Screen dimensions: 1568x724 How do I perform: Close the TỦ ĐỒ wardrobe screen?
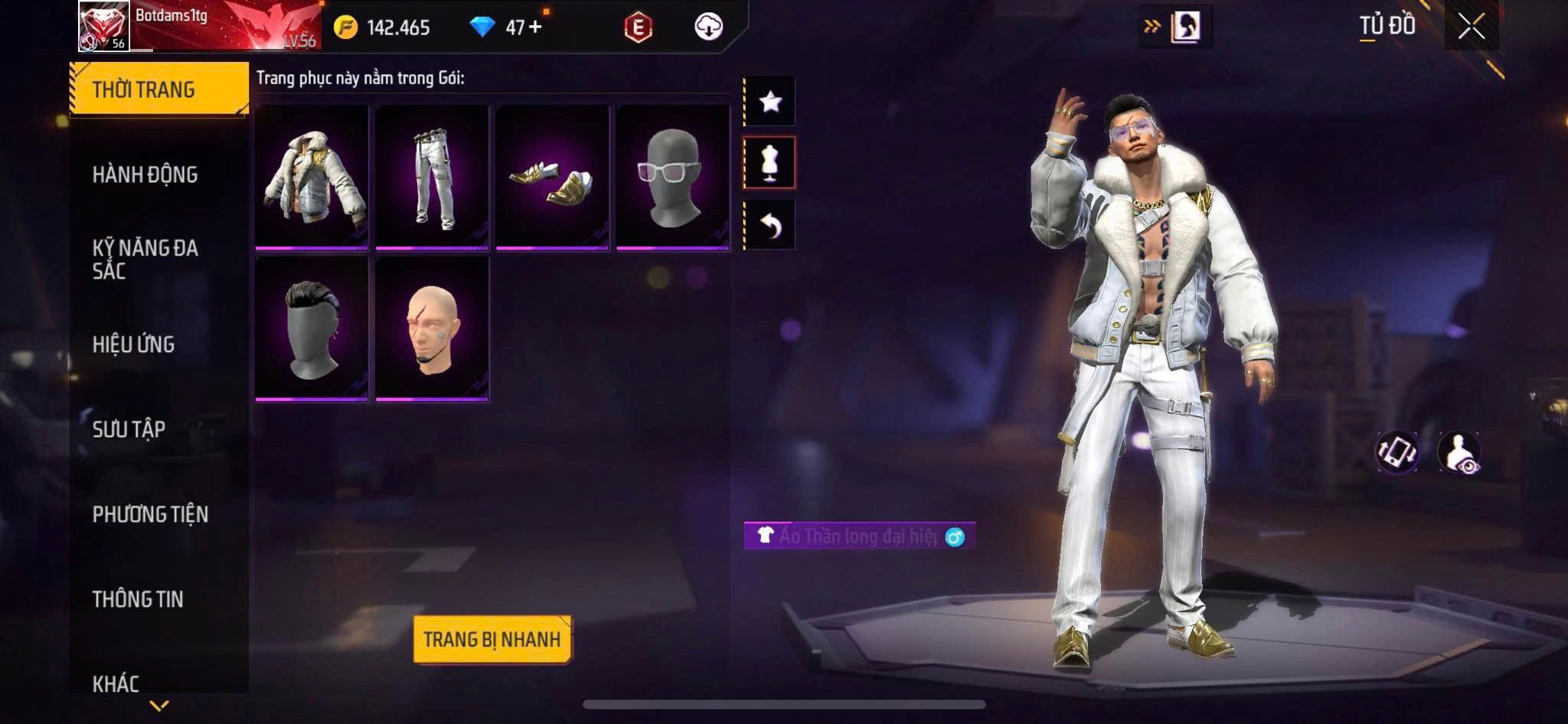coord(1471,28)
